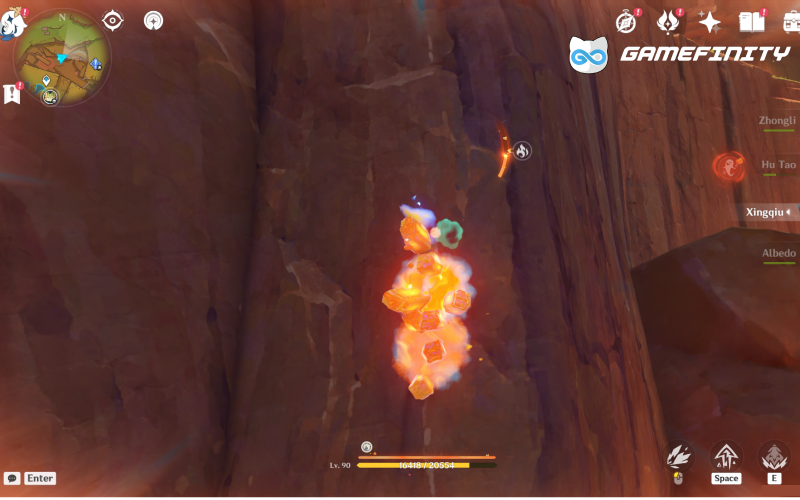Open the Wish four-pointed star icon
Screen dimensions: 800x500
tap(710, 22)
